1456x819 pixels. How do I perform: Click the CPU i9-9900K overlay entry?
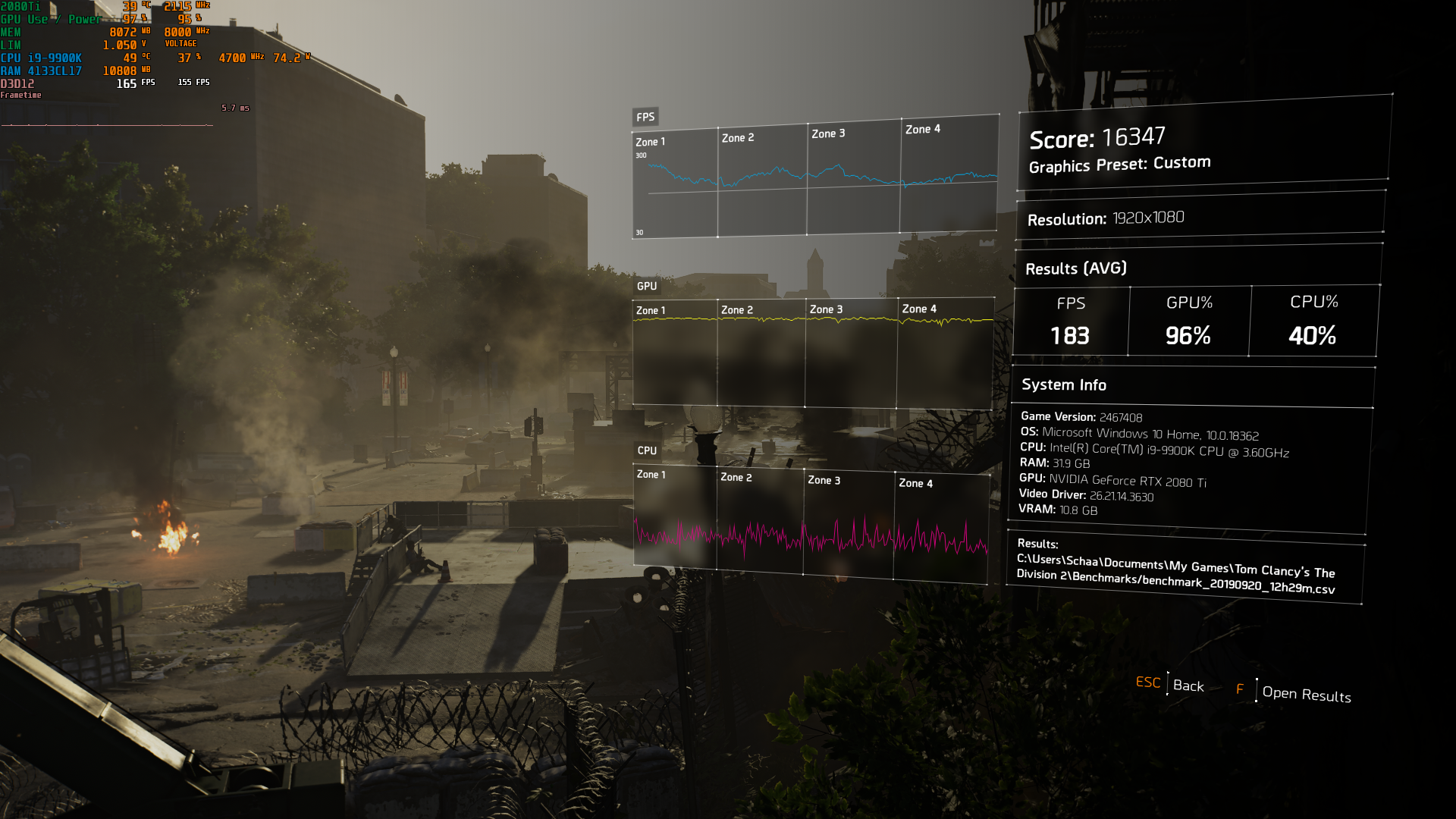[x=42, y=57]
